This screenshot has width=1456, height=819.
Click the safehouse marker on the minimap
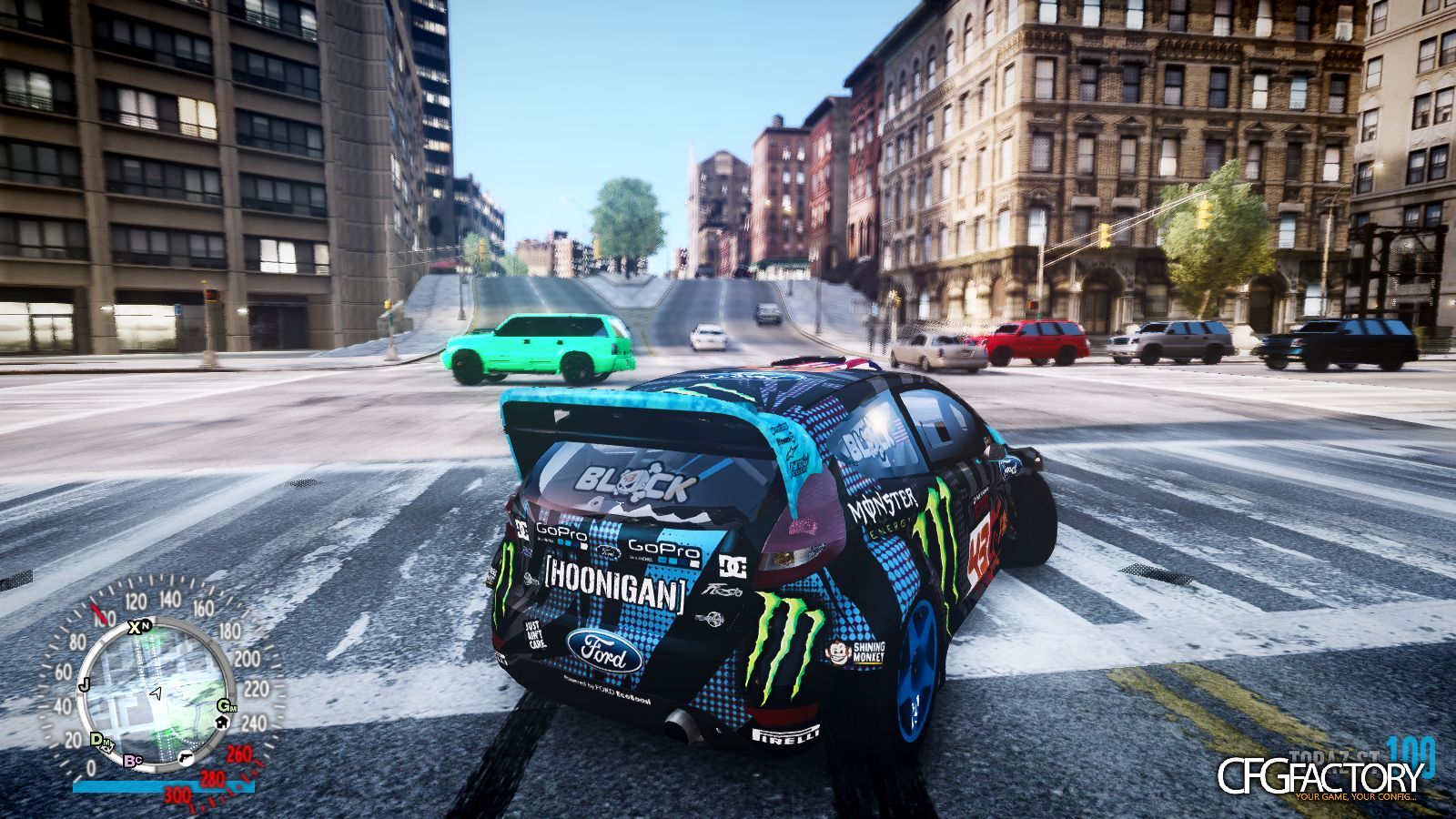(220, 722)
